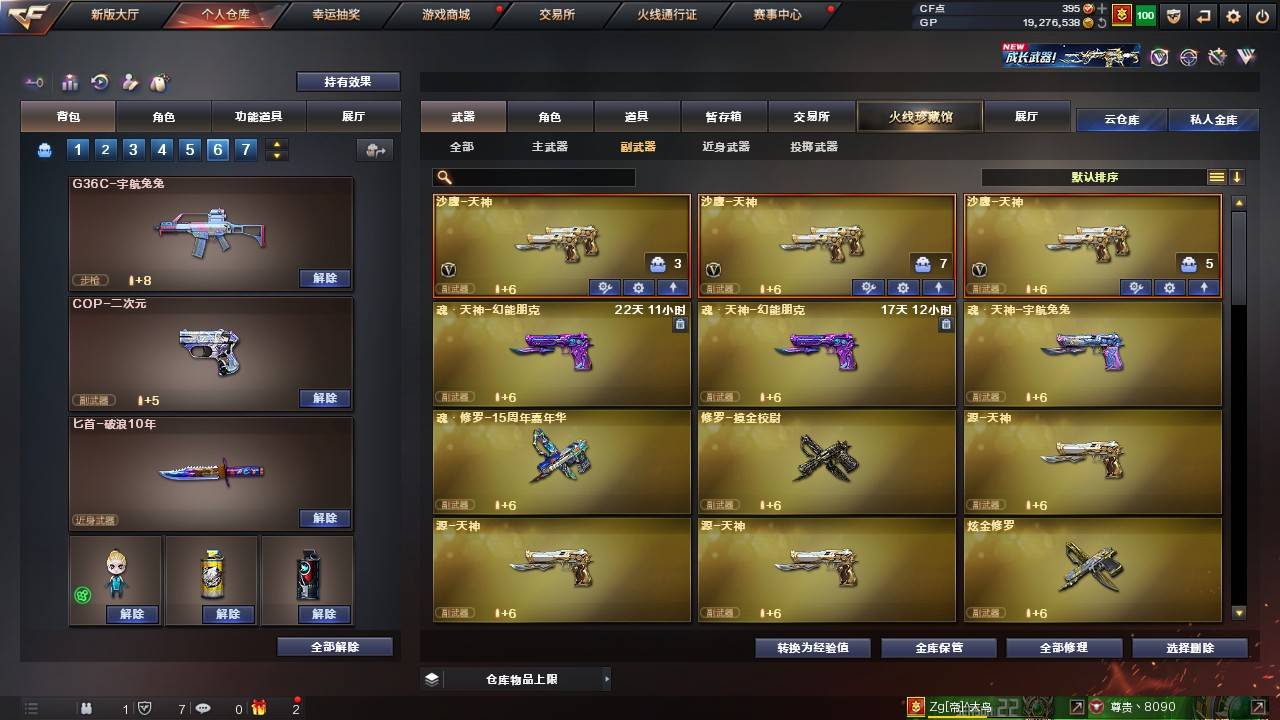Toggle backpack slot 1
Screen dimensions: 1280x720
pos(78,149)
